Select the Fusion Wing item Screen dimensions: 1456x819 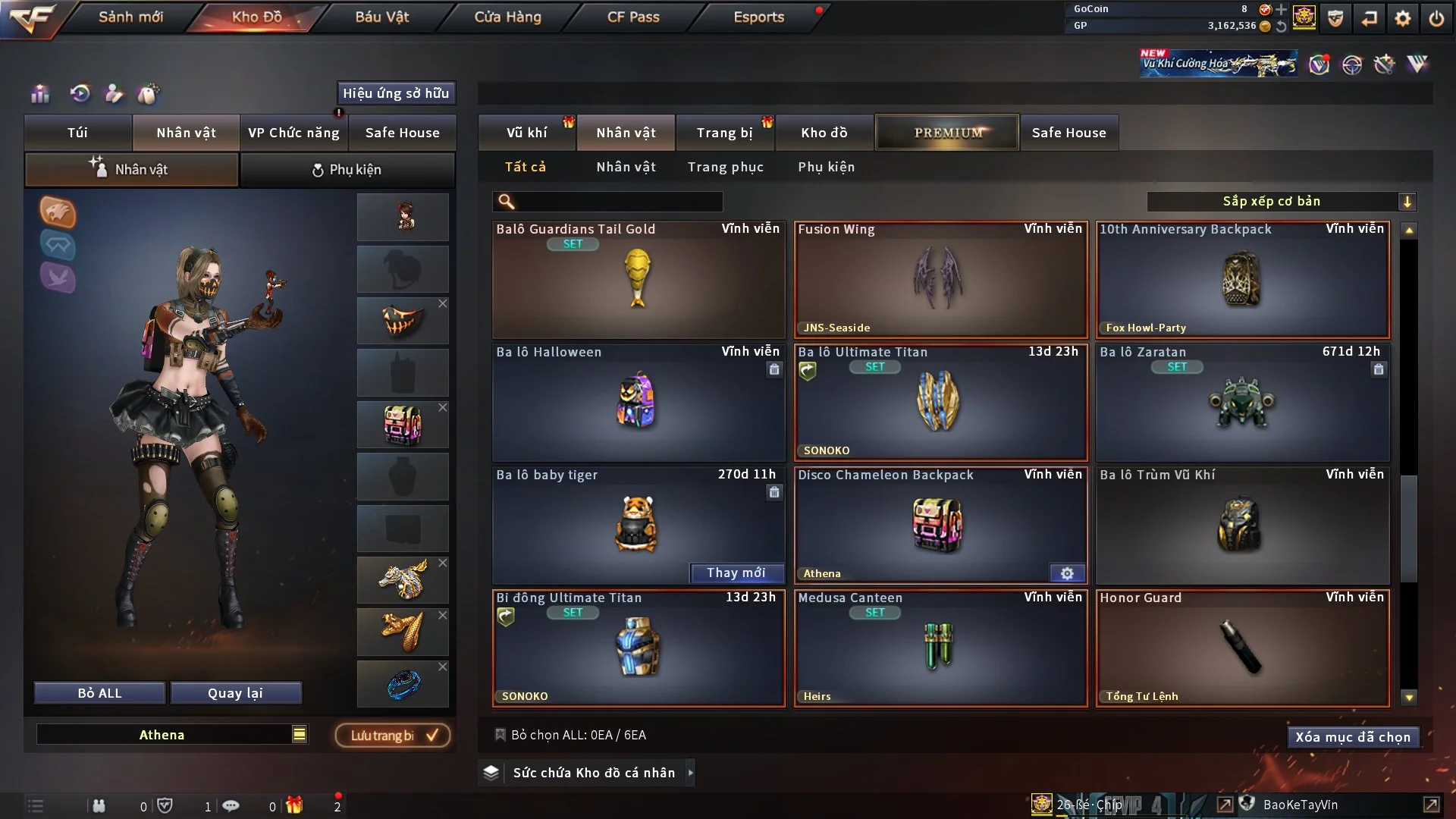(940, 279)
